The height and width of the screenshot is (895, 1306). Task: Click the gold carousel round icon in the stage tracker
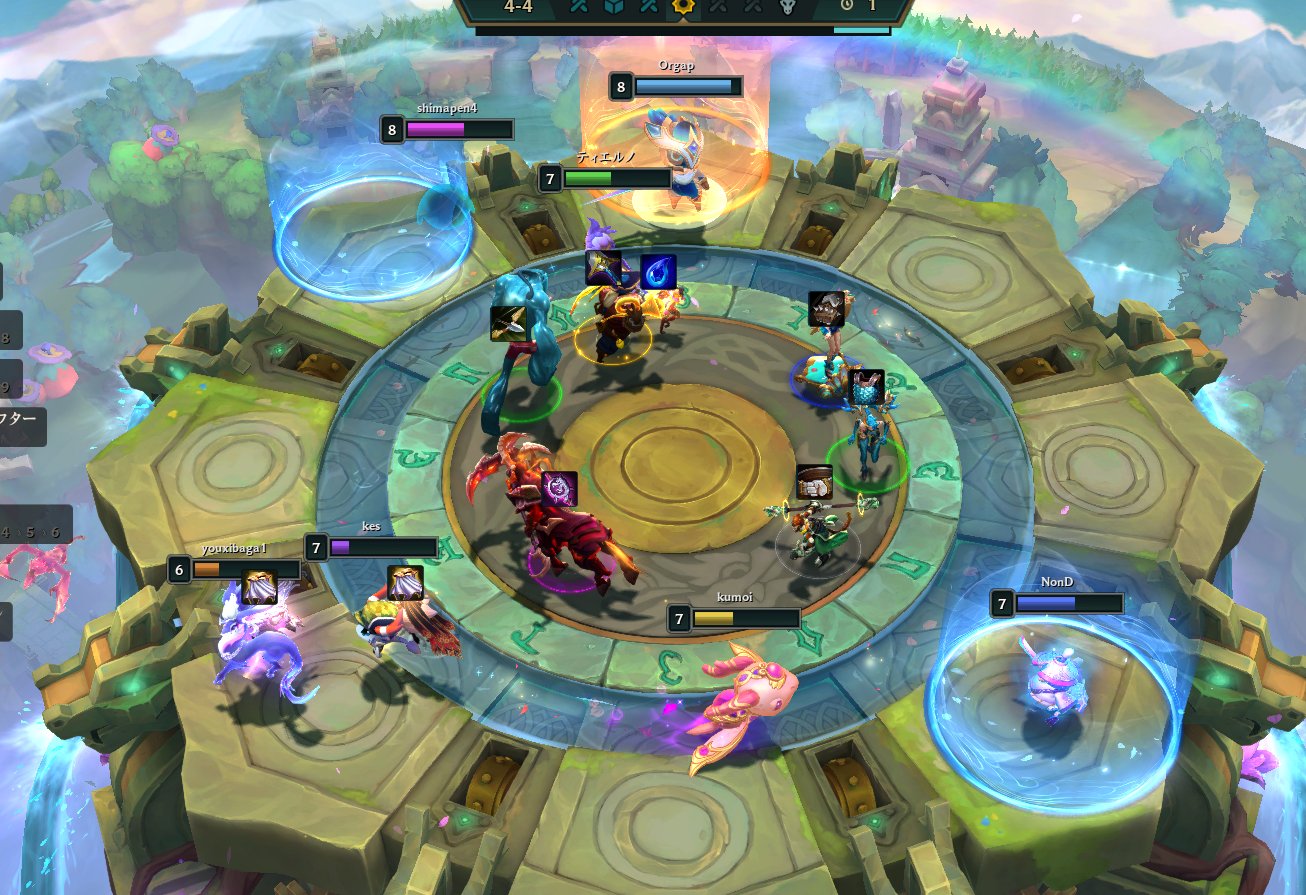(685, 7)
